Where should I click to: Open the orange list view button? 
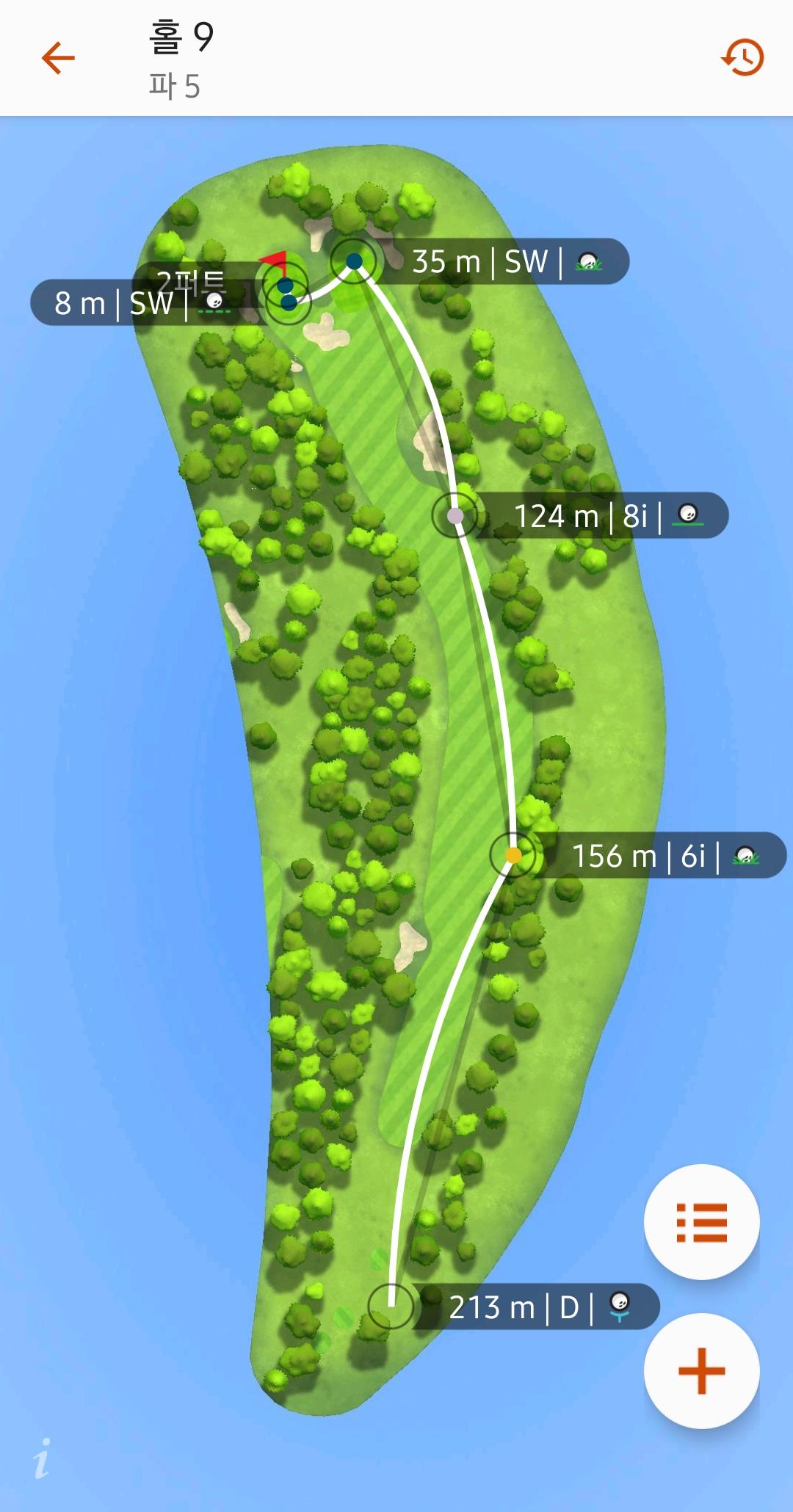click(701, 1222)
